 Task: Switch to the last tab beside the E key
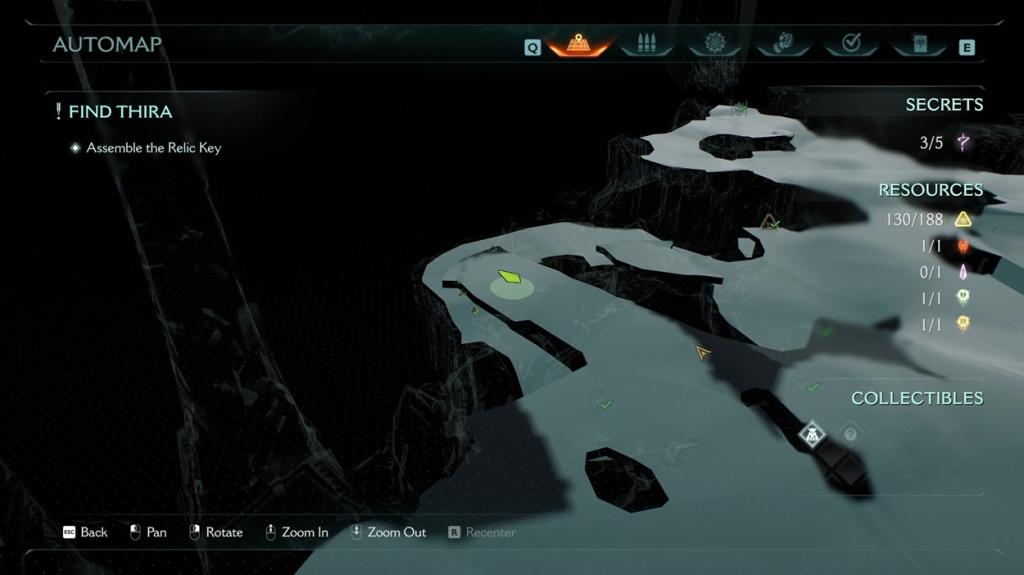pyautogui.click(x=920, y=44)
